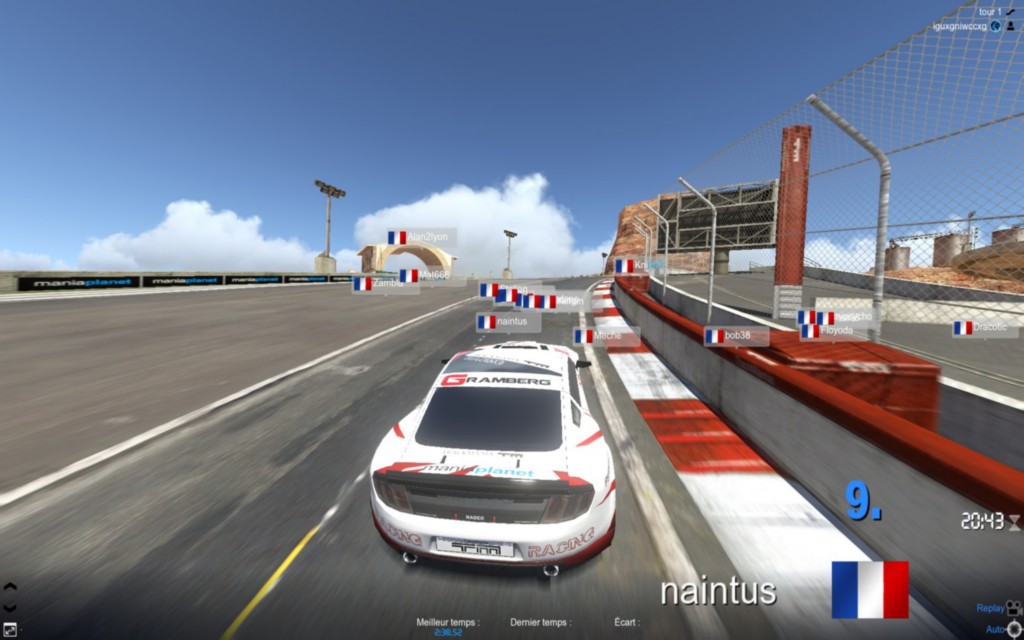Select the bob38 player name tag

[x=736, y=336]
